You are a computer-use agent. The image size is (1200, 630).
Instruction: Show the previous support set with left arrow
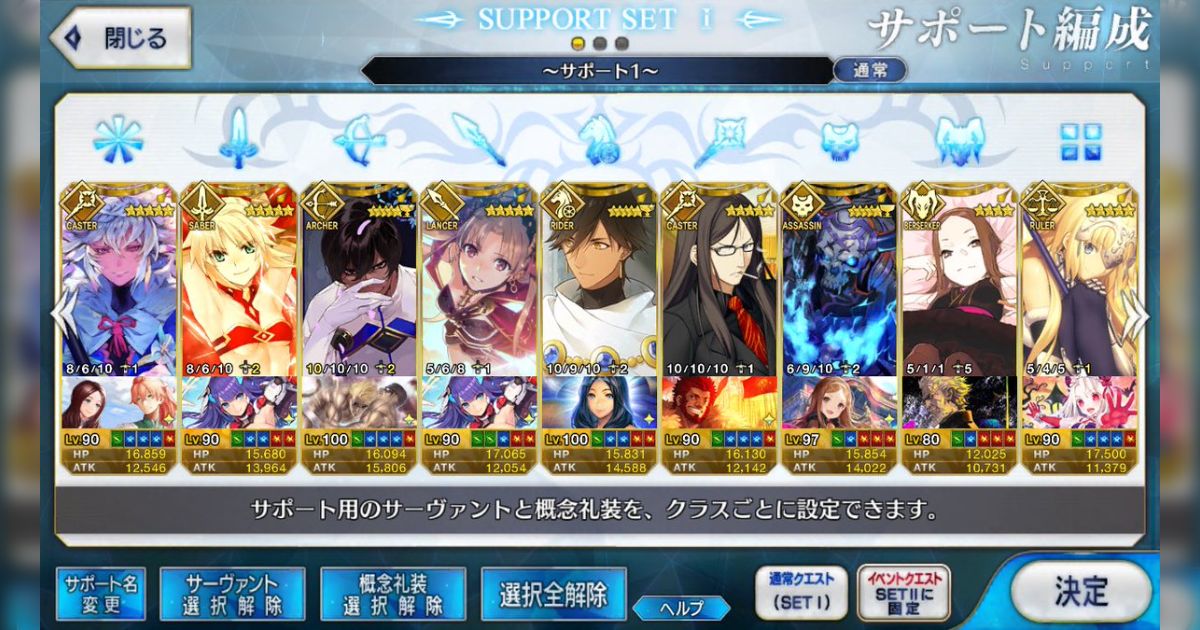tap(62, 318)
